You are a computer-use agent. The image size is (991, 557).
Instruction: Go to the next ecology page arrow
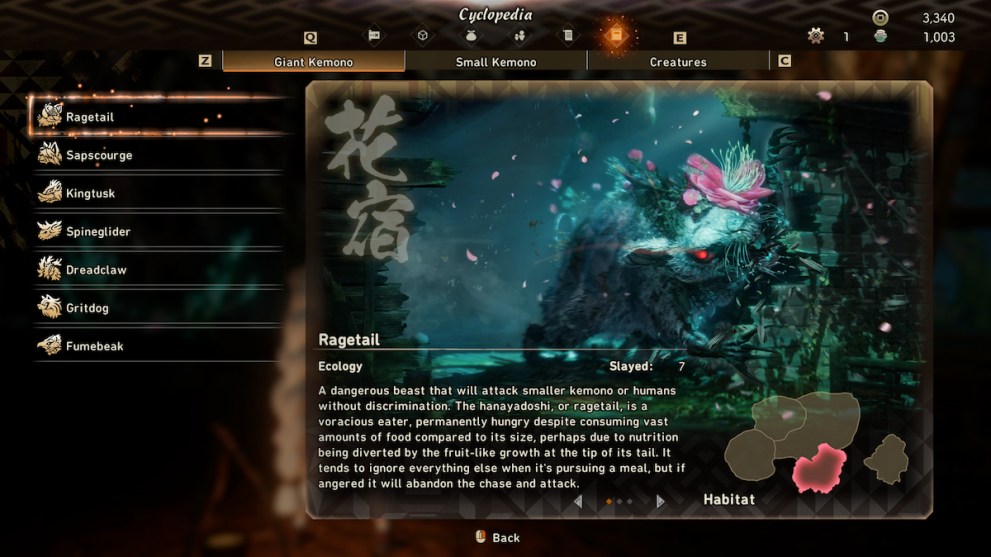coord(660,501)
